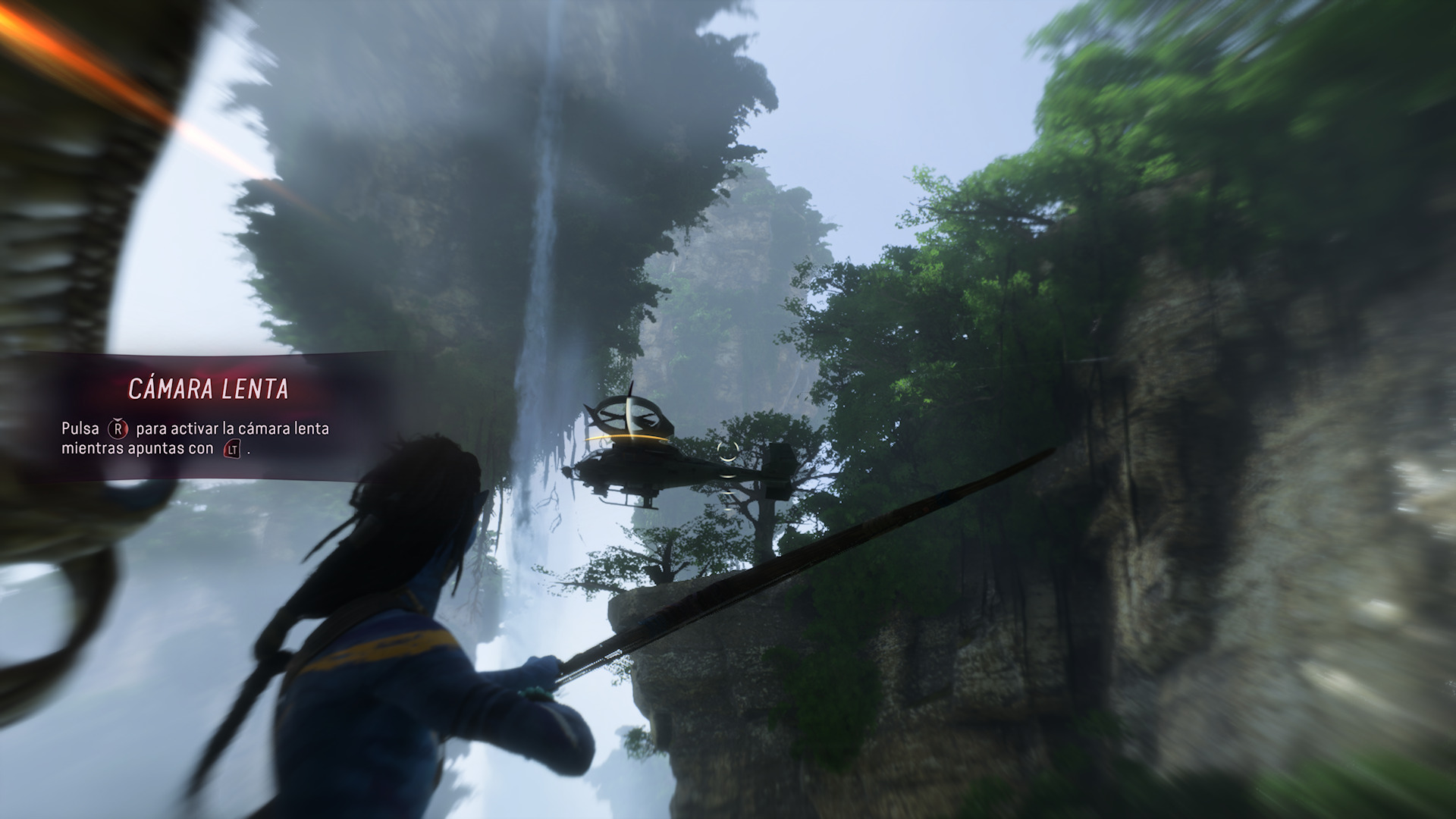The image size is (1456, 819).
Task: Select the circular aiming reticle on the helicopter
Action: click(x=727, y=452)
